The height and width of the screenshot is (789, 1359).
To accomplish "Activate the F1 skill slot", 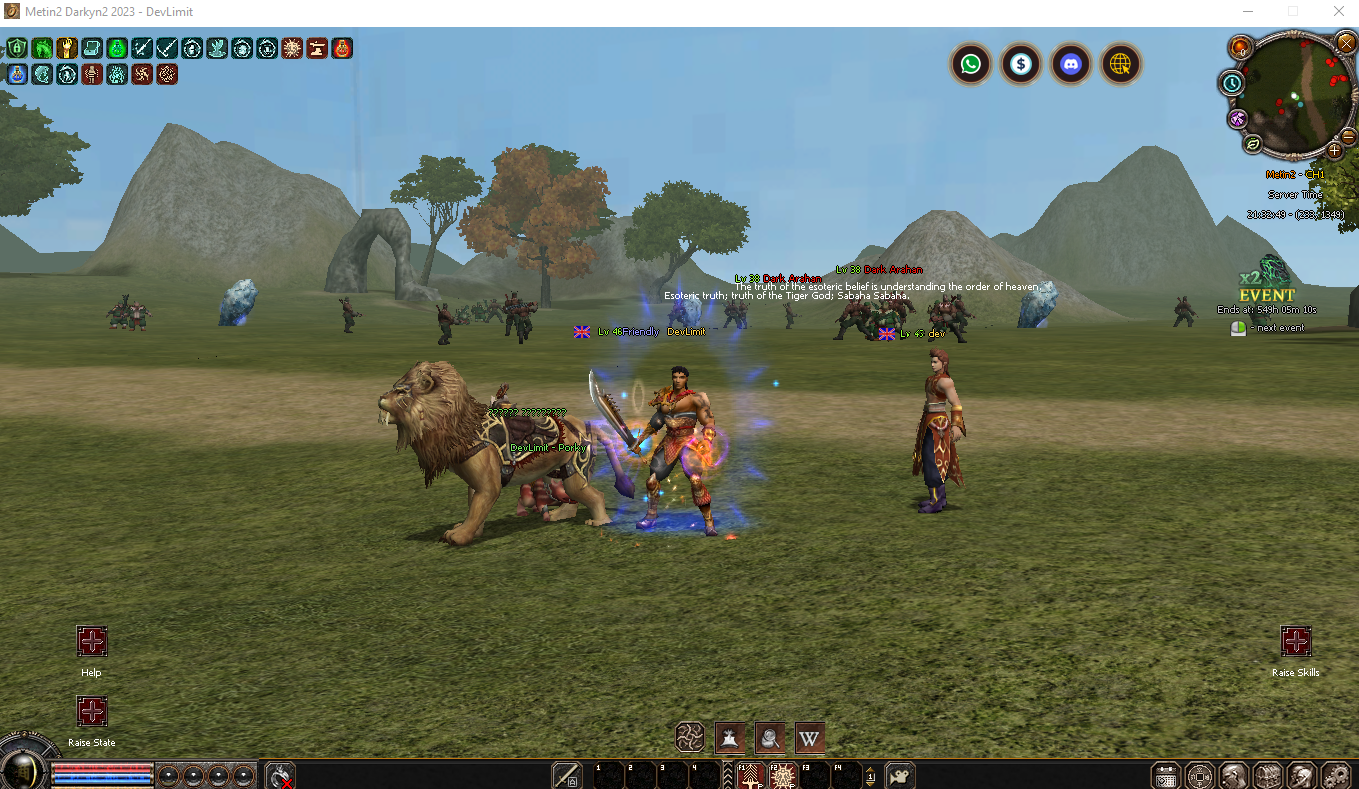I will click(750, 775).
